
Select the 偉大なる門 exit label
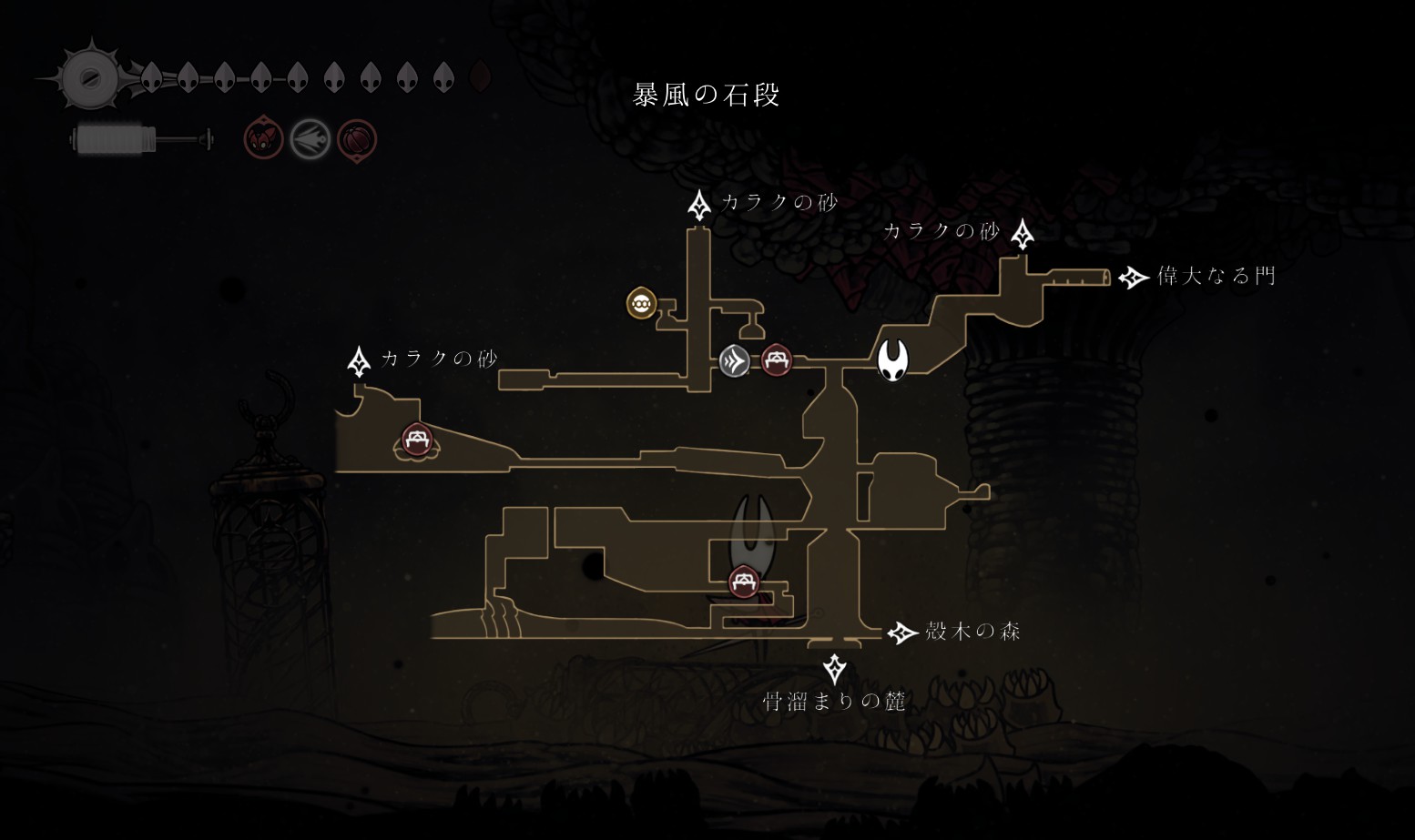1216,276
